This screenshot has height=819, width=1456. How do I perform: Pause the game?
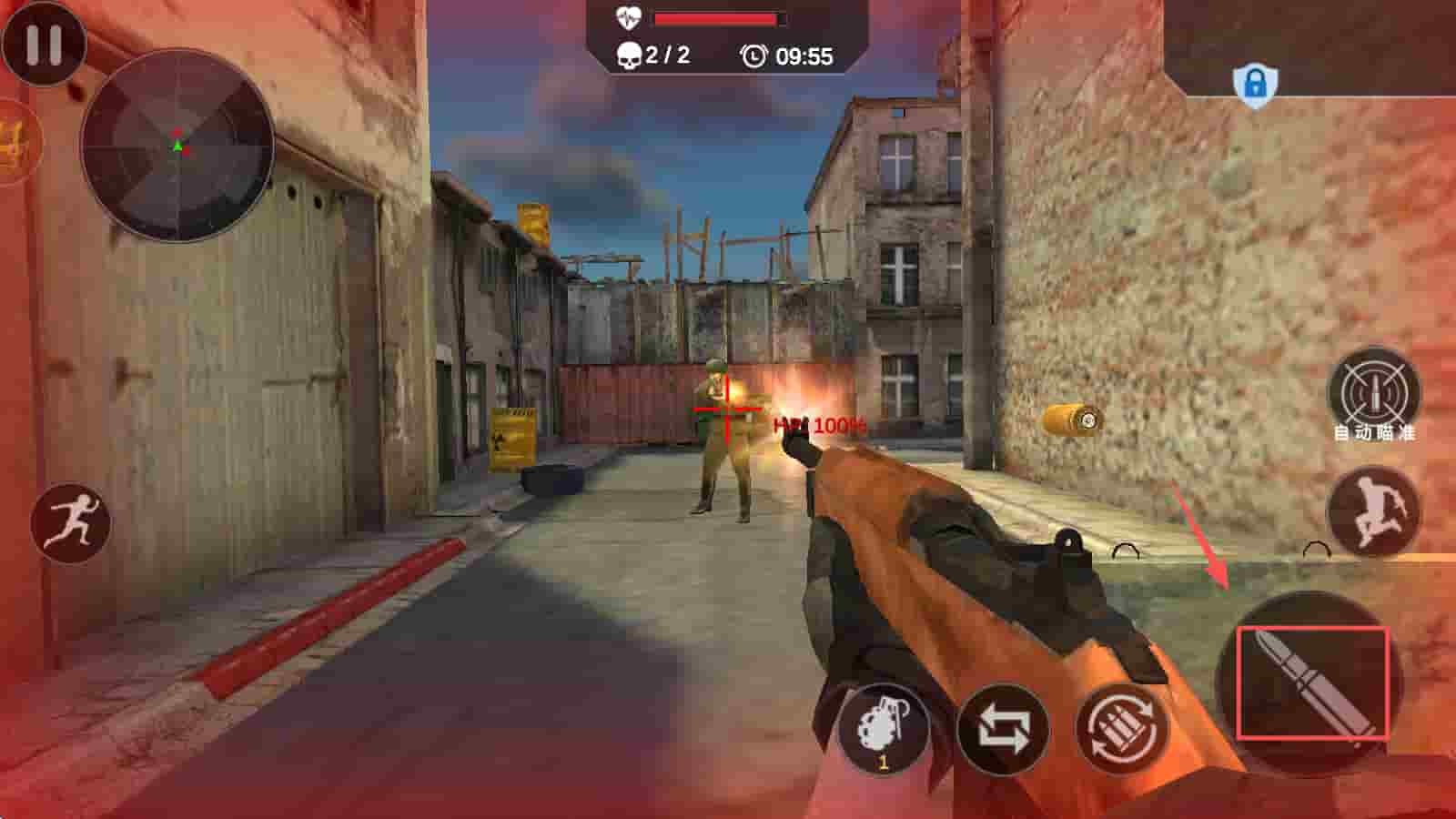[44, 43]
